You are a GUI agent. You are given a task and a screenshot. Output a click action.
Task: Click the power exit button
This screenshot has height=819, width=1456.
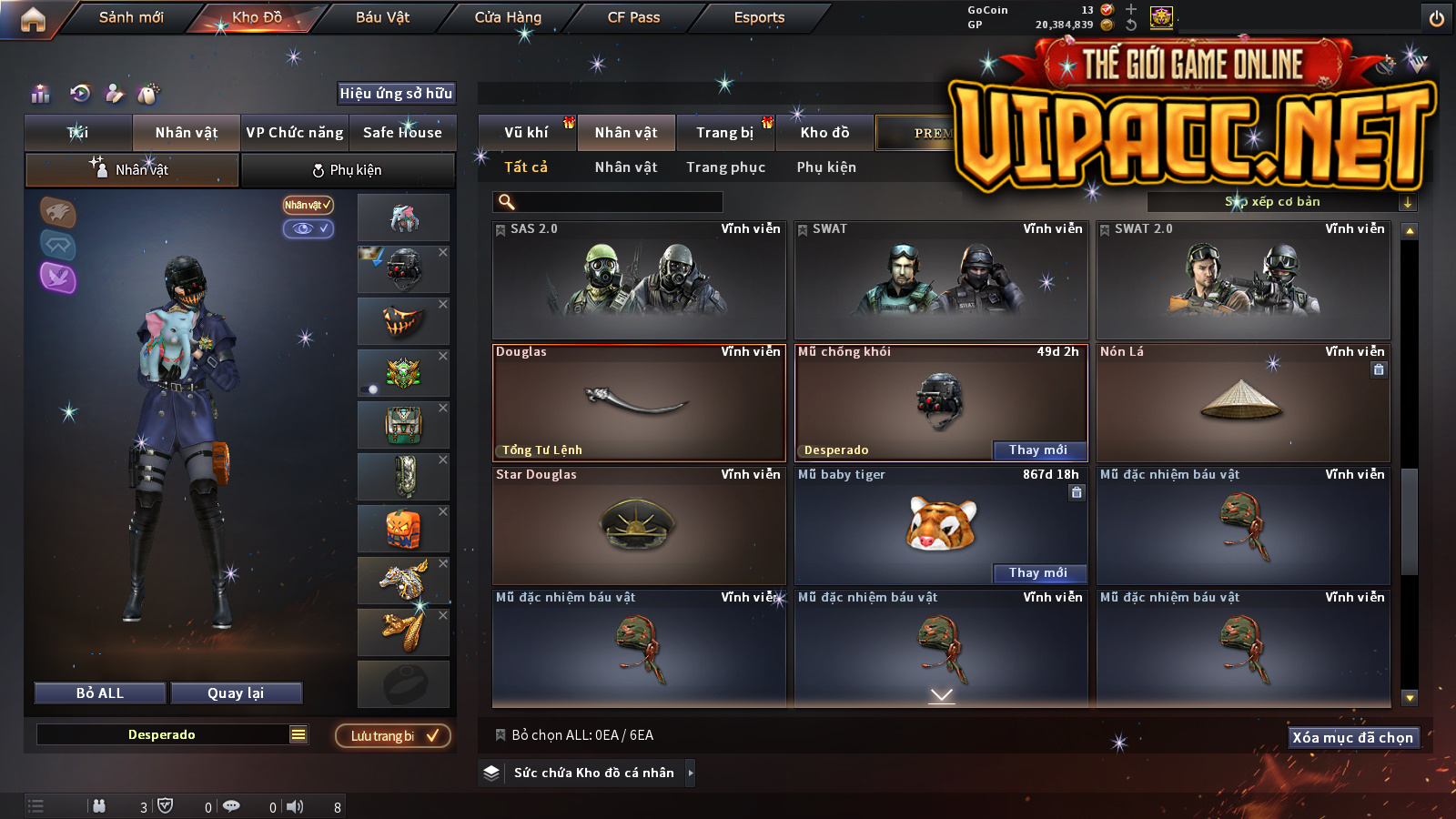1436,18
